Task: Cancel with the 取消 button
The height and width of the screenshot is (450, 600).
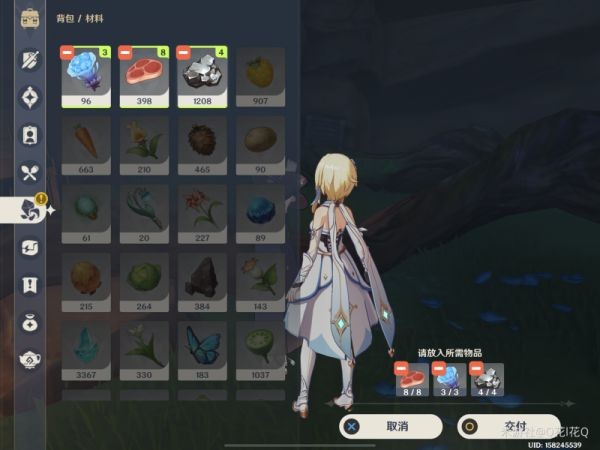Action: click(x=390, y=426)
